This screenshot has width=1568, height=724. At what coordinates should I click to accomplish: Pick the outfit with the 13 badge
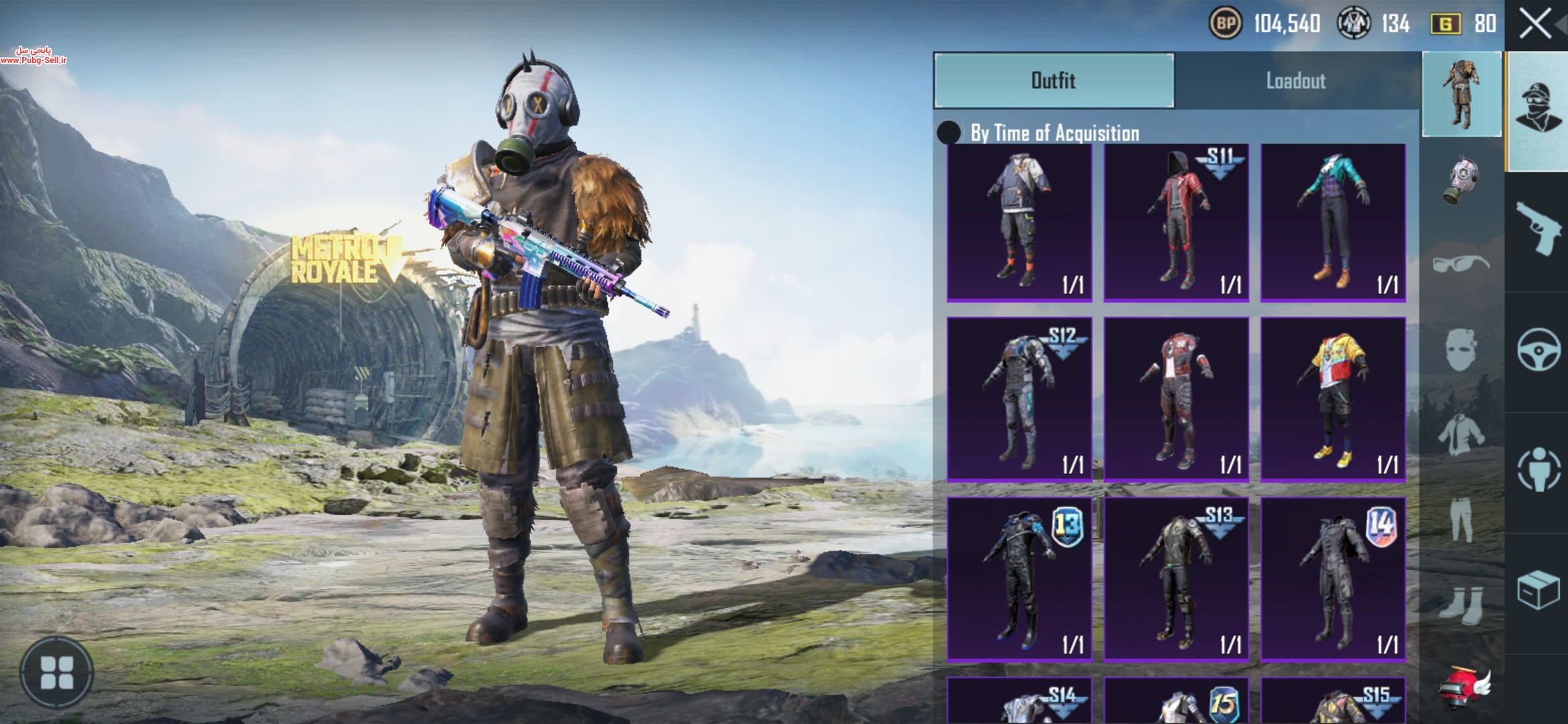click(1019, 579)
